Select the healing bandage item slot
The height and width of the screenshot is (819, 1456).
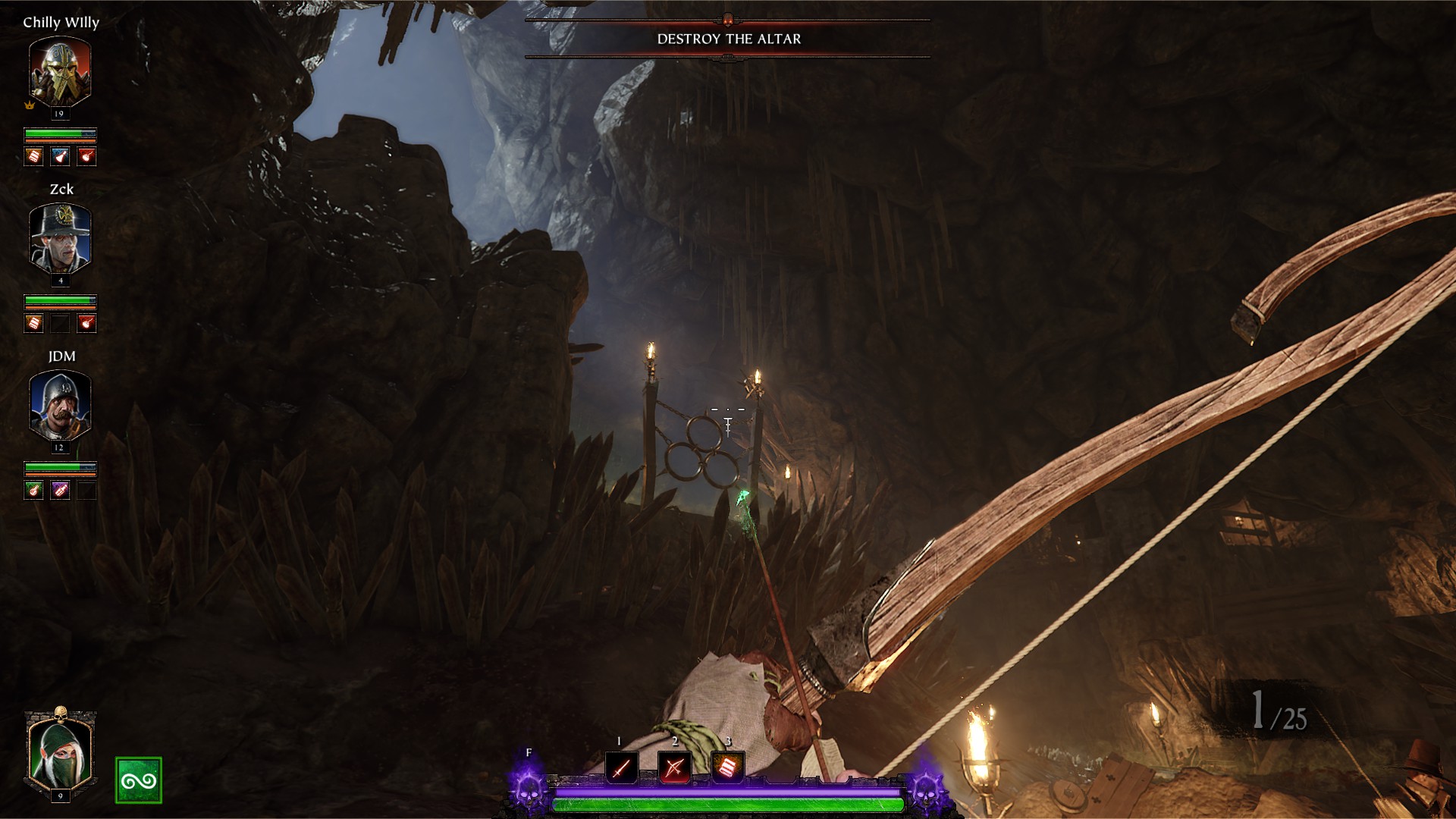[728, 768]
